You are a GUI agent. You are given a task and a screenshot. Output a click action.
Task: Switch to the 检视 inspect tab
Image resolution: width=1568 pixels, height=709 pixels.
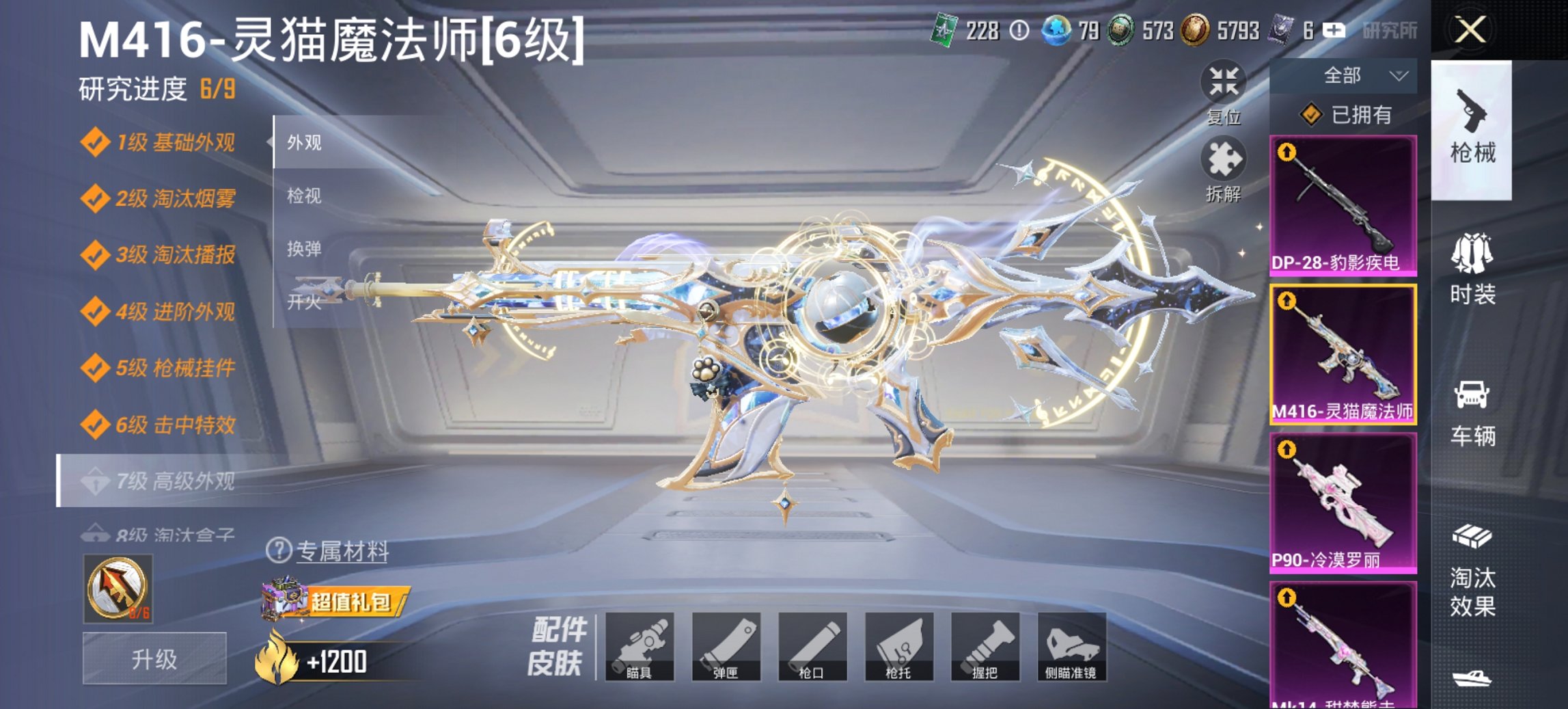307,198
